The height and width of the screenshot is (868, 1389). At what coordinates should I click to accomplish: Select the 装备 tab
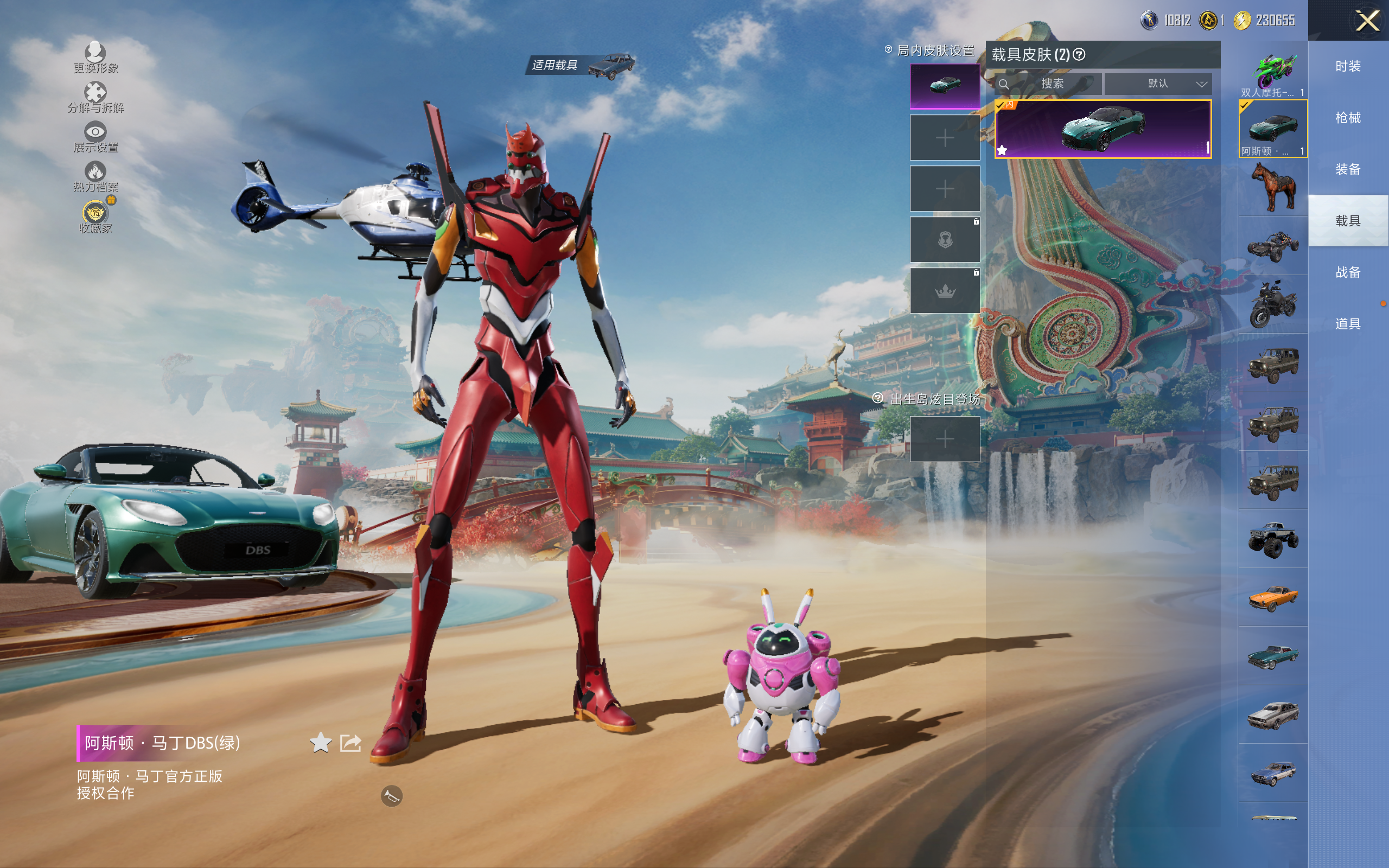click(1348, 169)
